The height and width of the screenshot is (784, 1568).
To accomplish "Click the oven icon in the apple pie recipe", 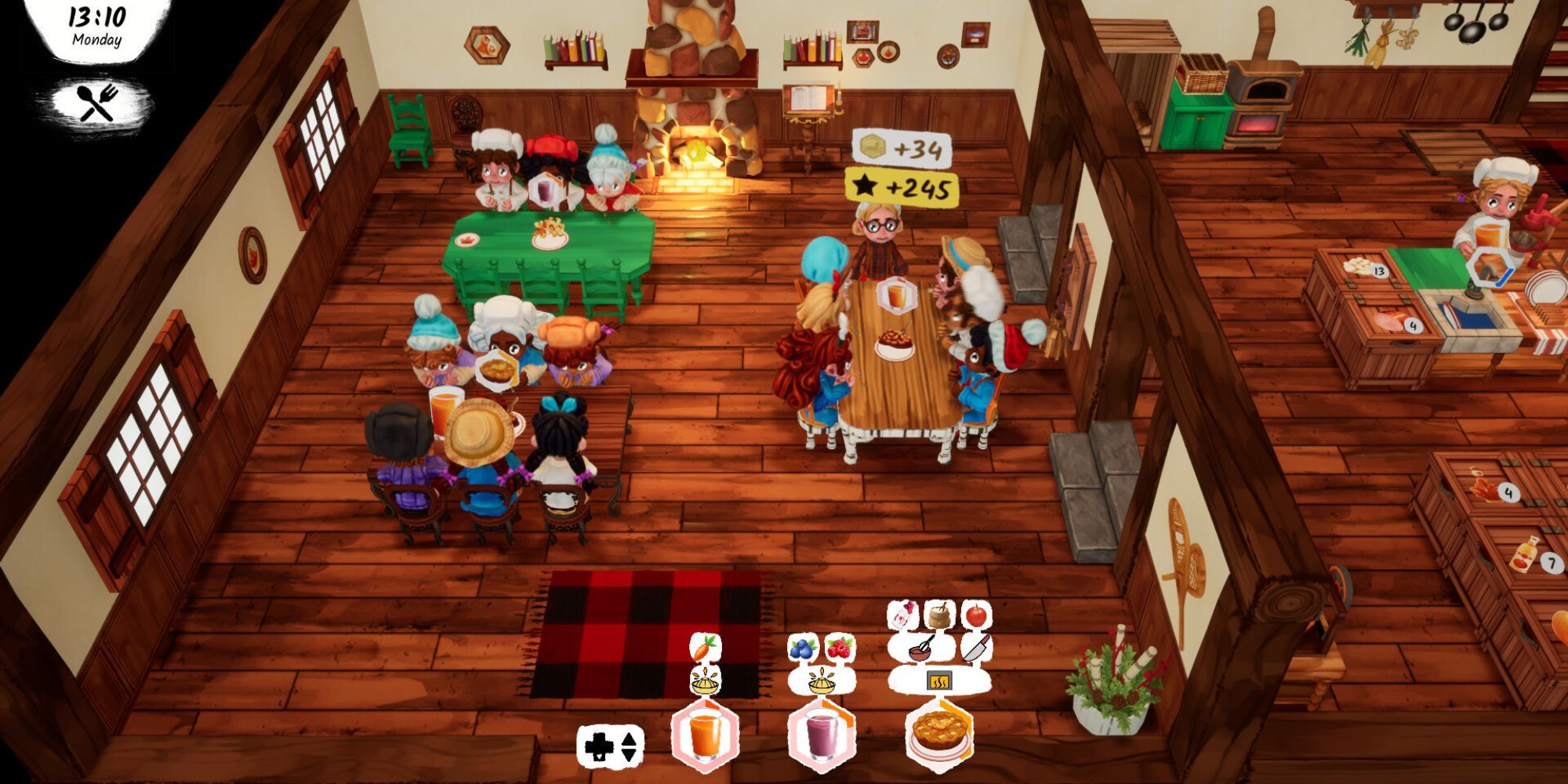I will [x=939, y=681].
